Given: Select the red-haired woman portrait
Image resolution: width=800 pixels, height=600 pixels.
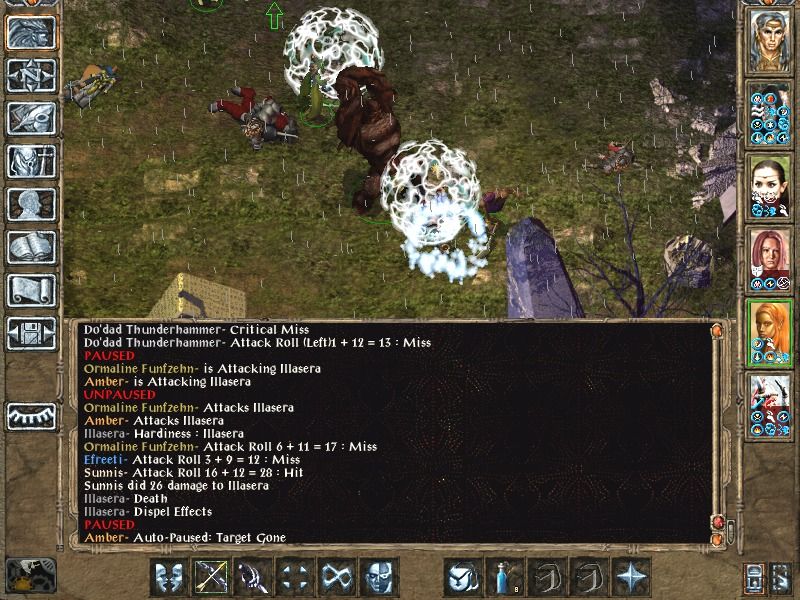Looking at the screenshot, I should pyautogui.click(x=770, y=260).
